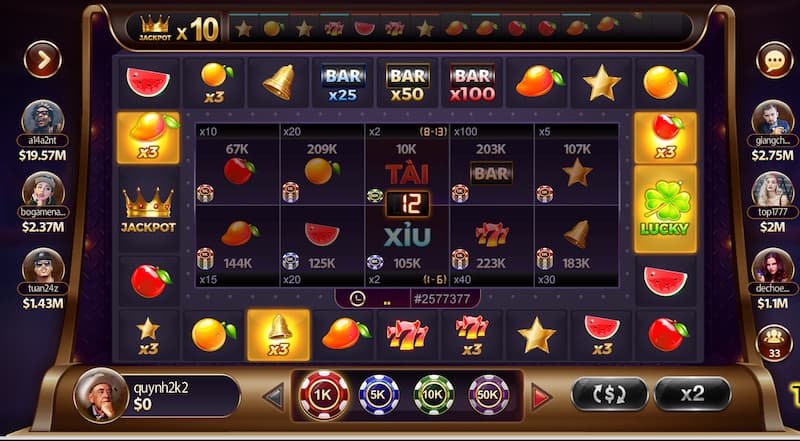
Task: View player al4a2nt's avatar
Action: (x=42, y=119)
